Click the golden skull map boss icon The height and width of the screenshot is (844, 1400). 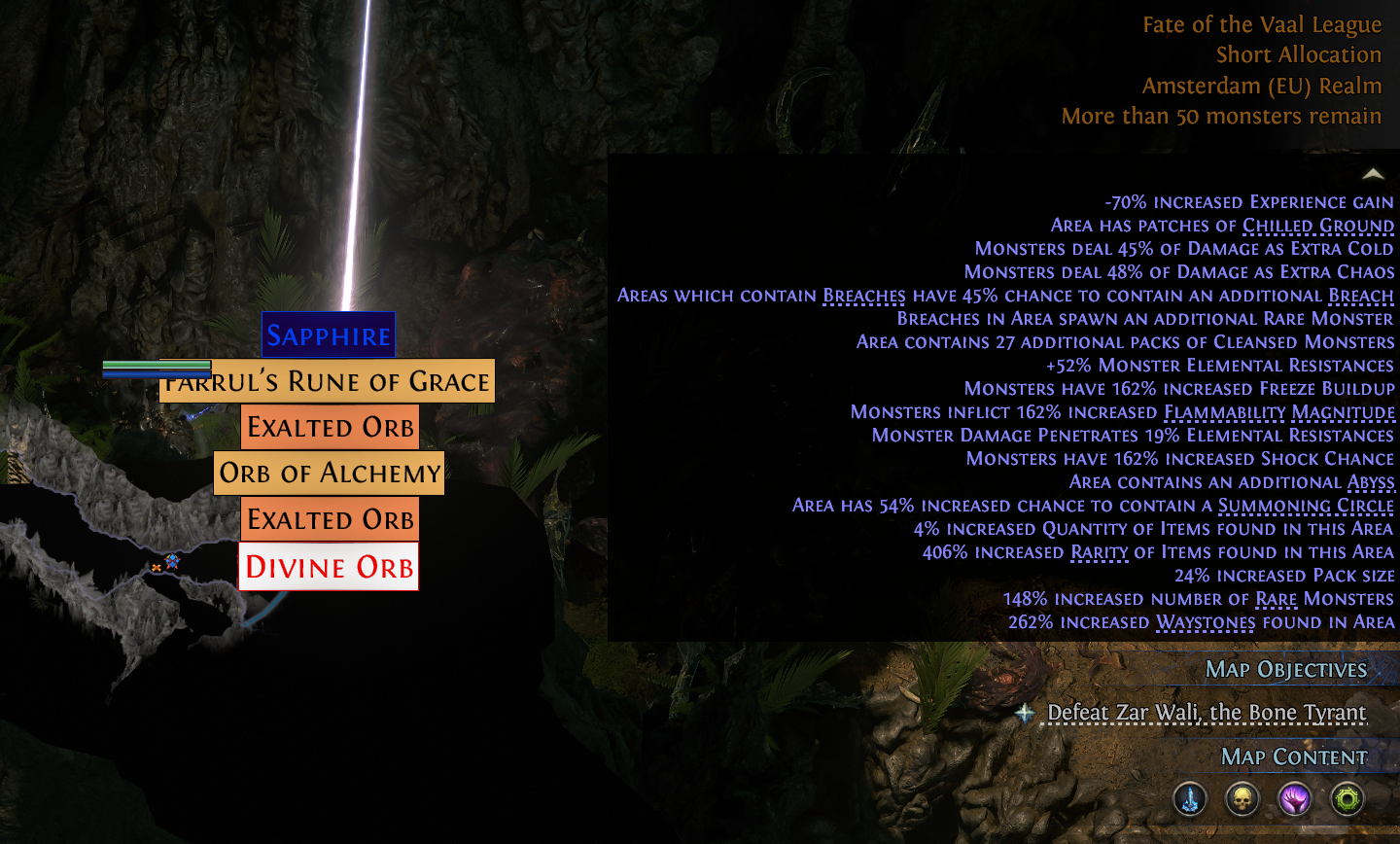1242,799
